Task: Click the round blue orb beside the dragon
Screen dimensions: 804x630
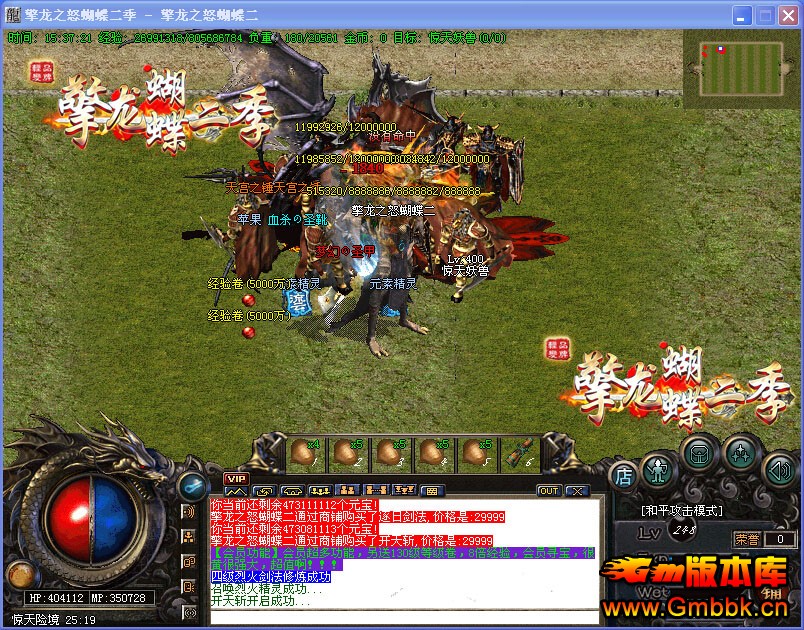Action: (x=190, y=486)
